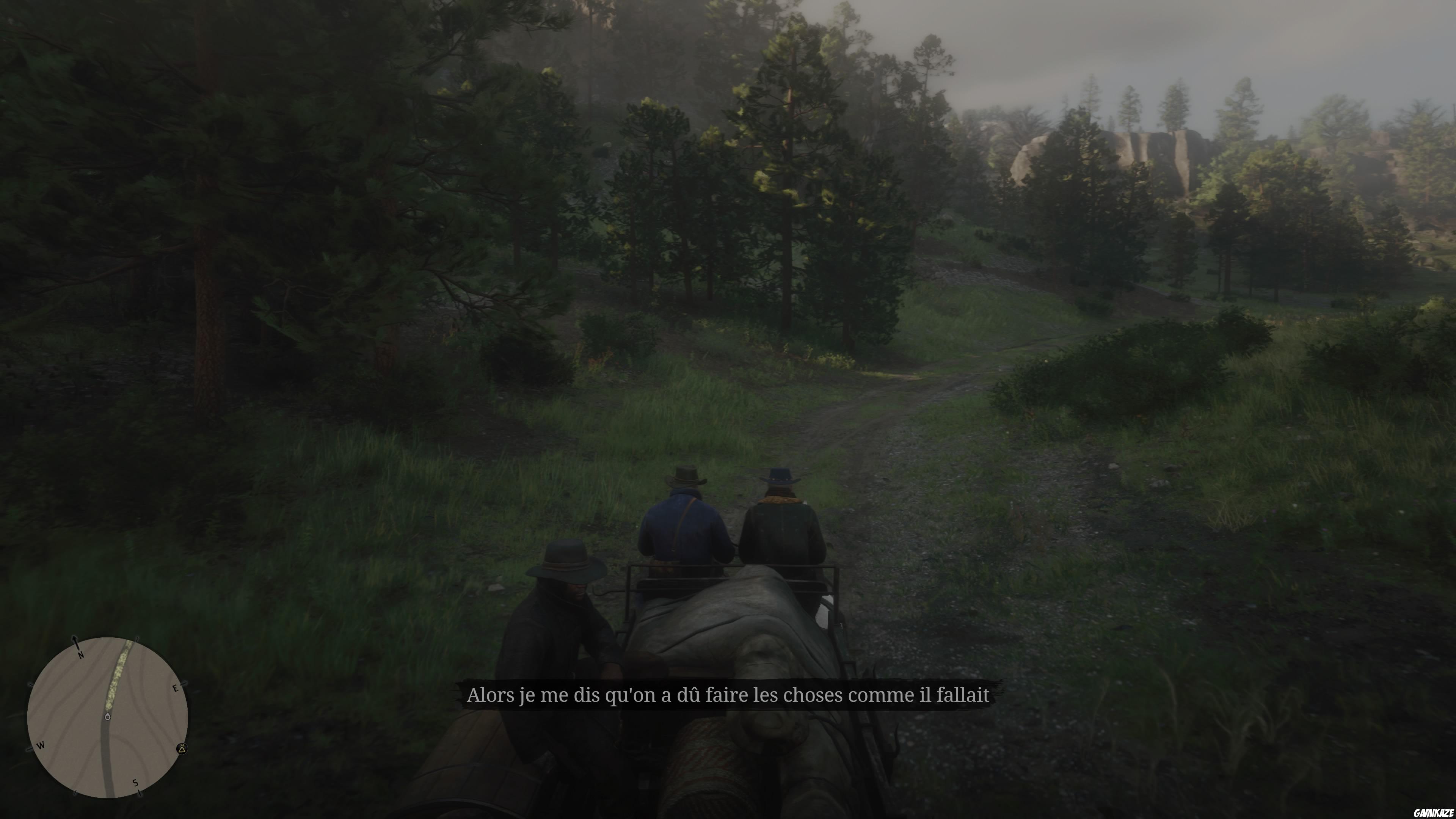Viewport: 1456px width, 819px height.
Task: Click the white player position marker on minimap
Action: pyautogui.click(x=107, y=717)
